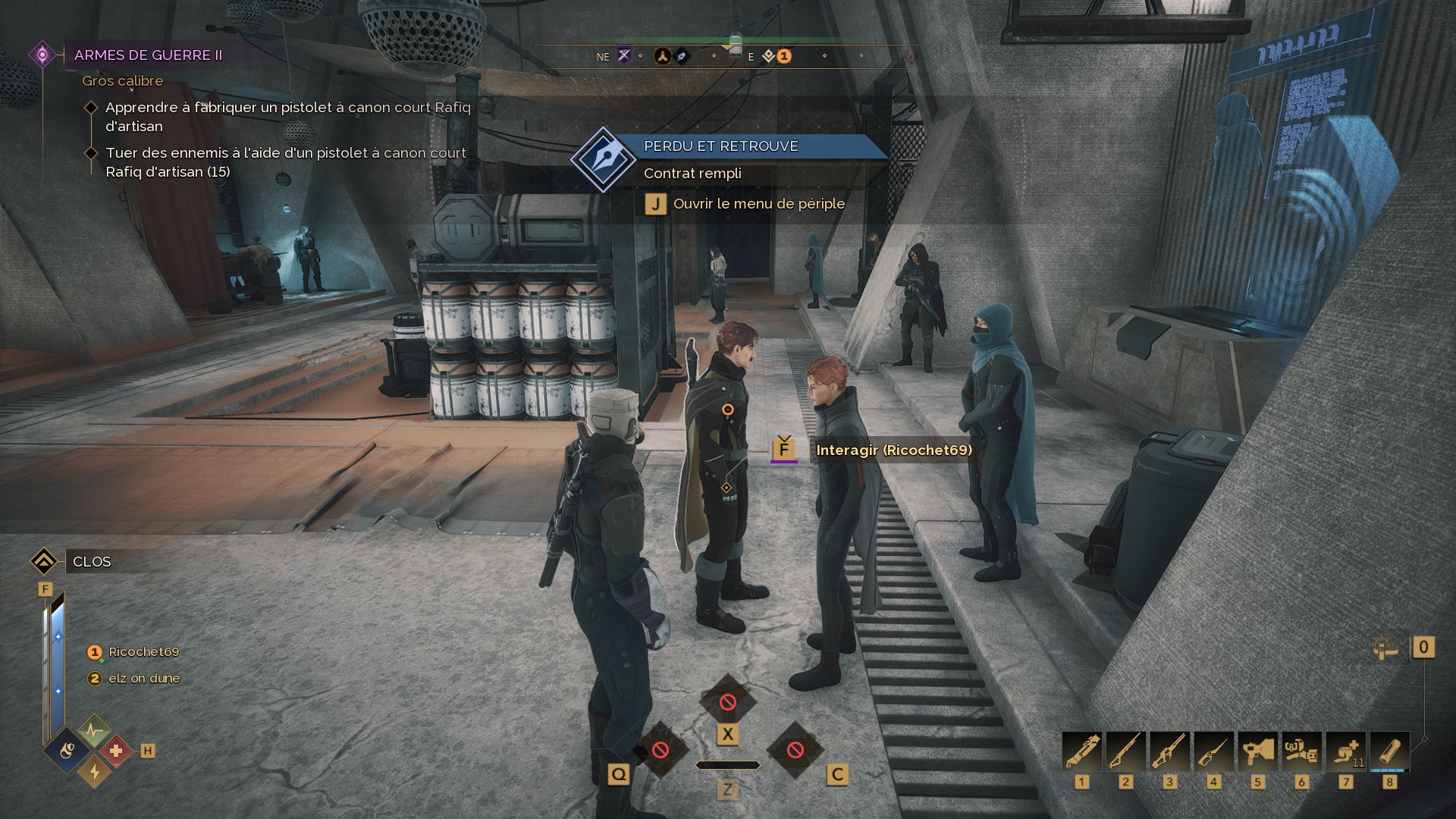Select the mechanical tool in hotbar slot 6
This screenshot has height=819, width=1456.
(1301, 752)
